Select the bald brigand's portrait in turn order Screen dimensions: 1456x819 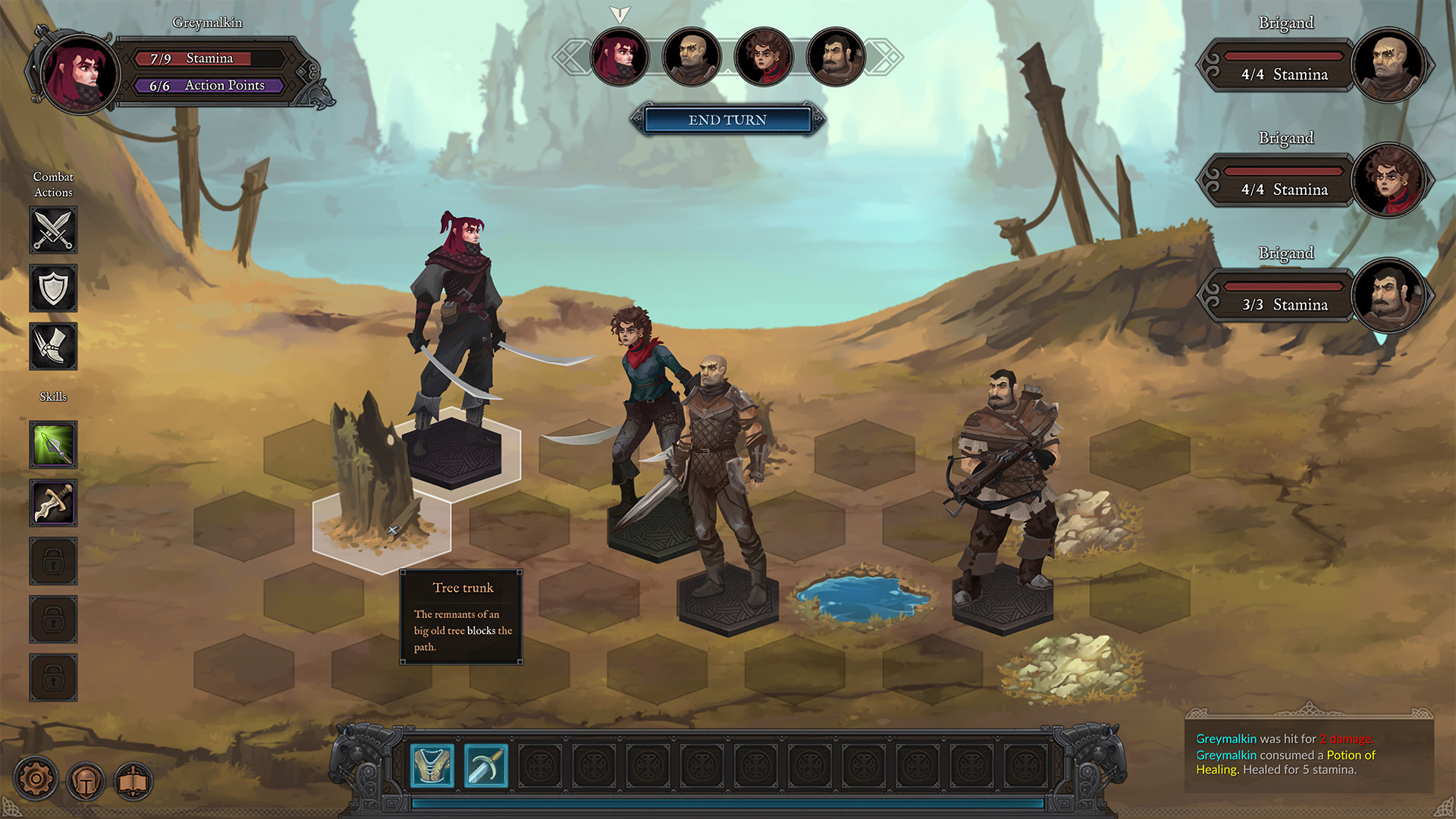692,57
